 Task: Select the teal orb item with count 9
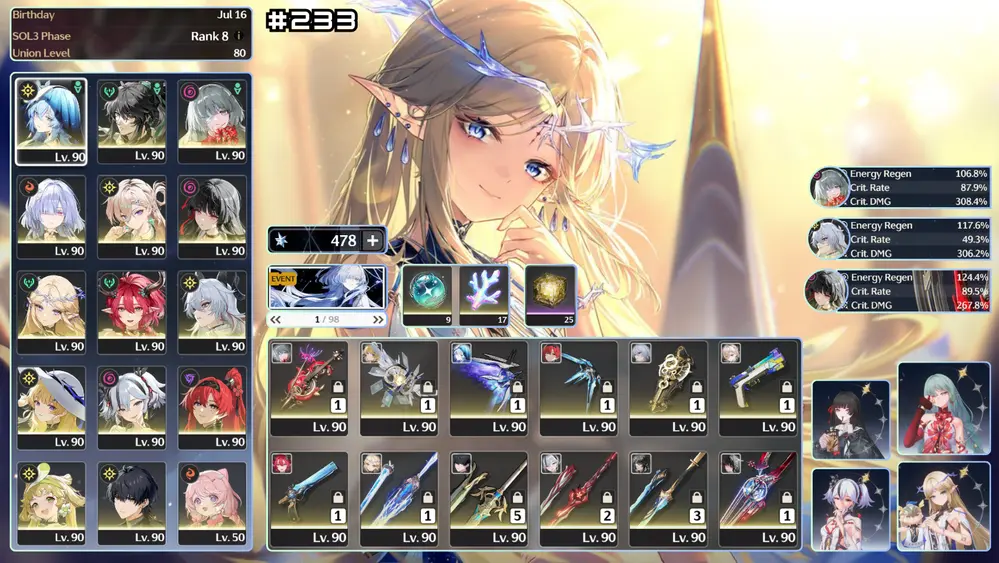click(429, 294)
